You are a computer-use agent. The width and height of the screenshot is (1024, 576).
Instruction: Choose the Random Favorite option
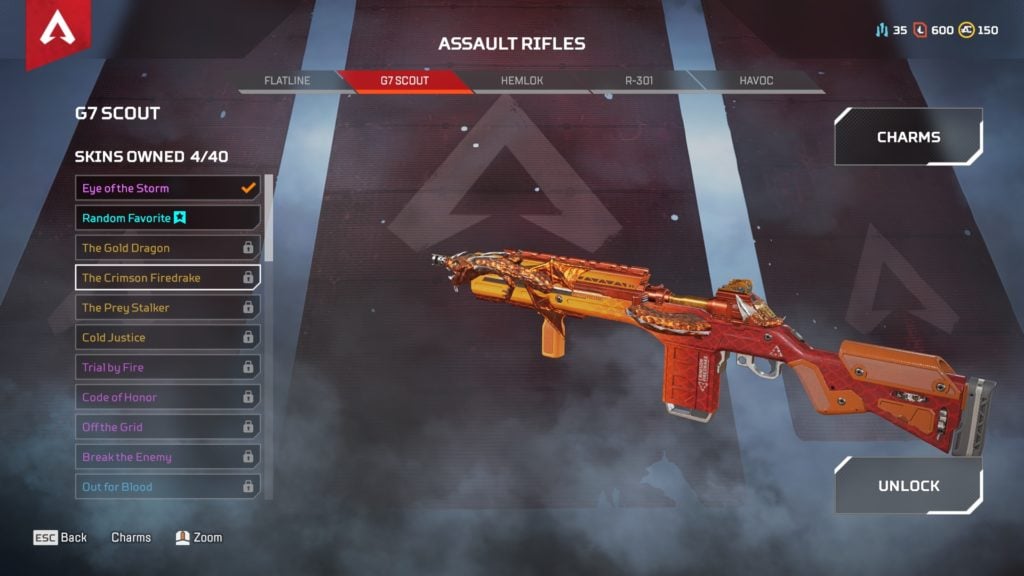[x=167, y=218]
